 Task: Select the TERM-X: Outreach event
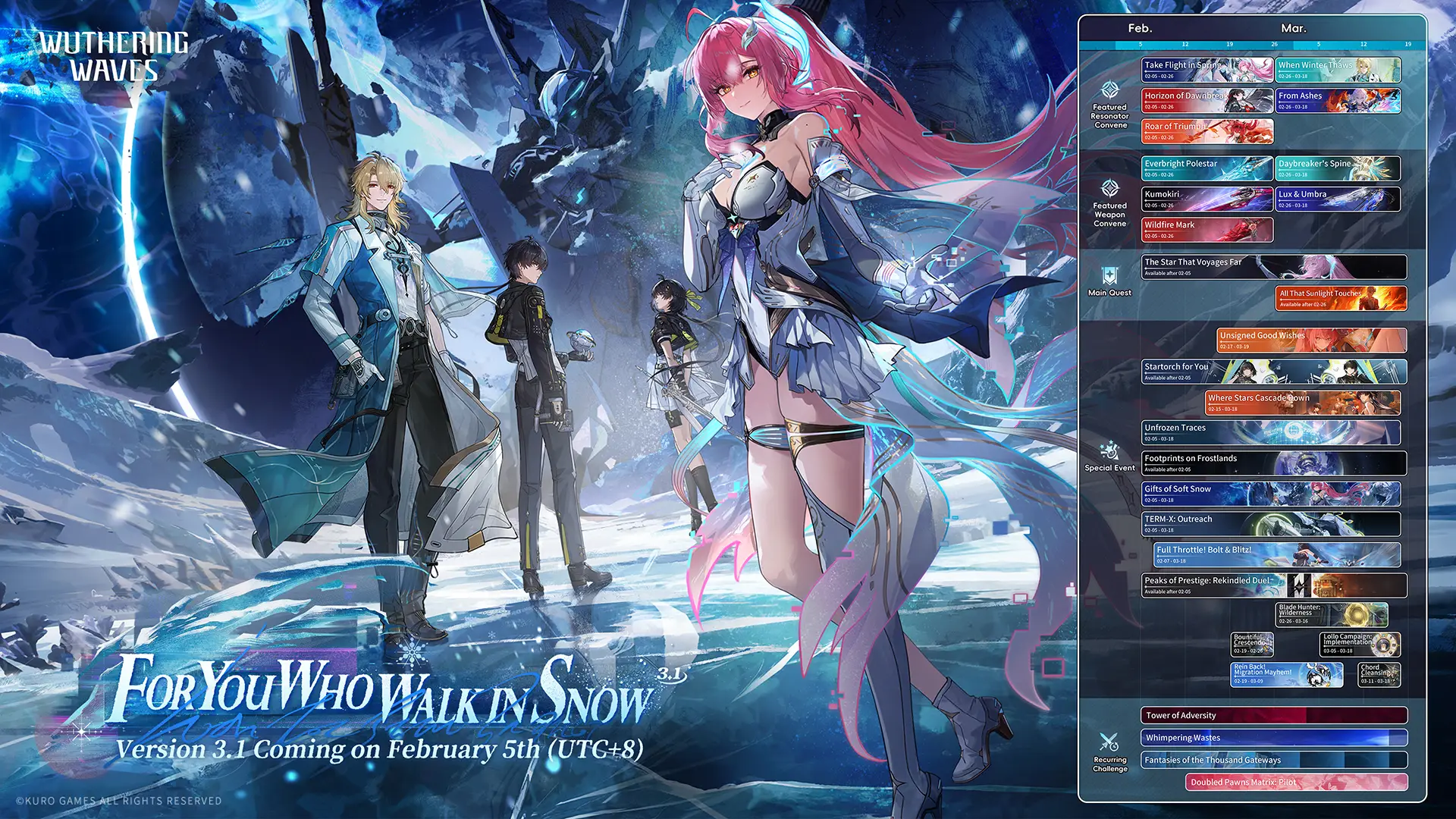1271,524
